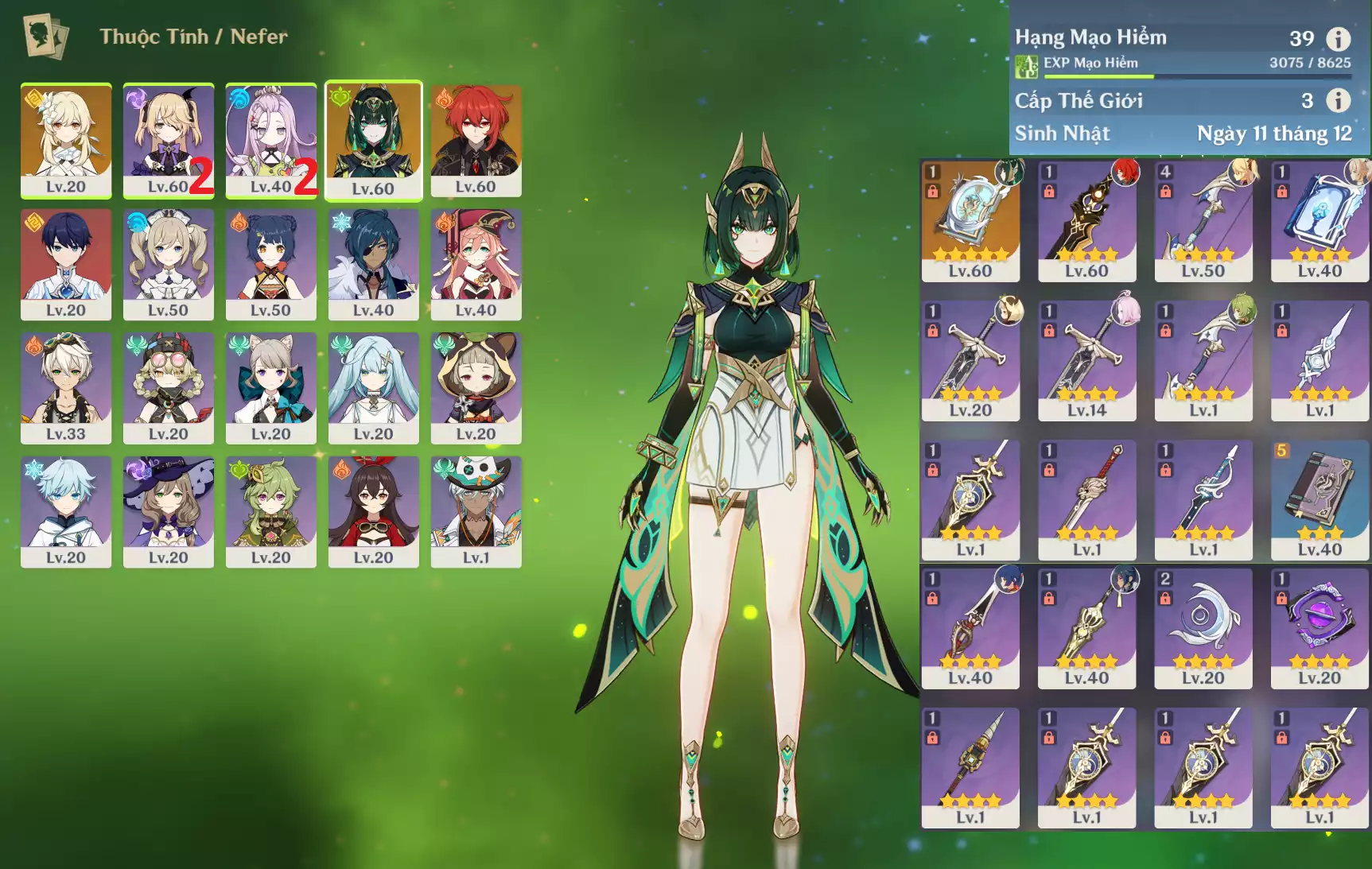Choose Diluc's Lv.60 character card
The height and width of the screenshot is (869, 1372).
pyautogui.click(x=476, y=140)
